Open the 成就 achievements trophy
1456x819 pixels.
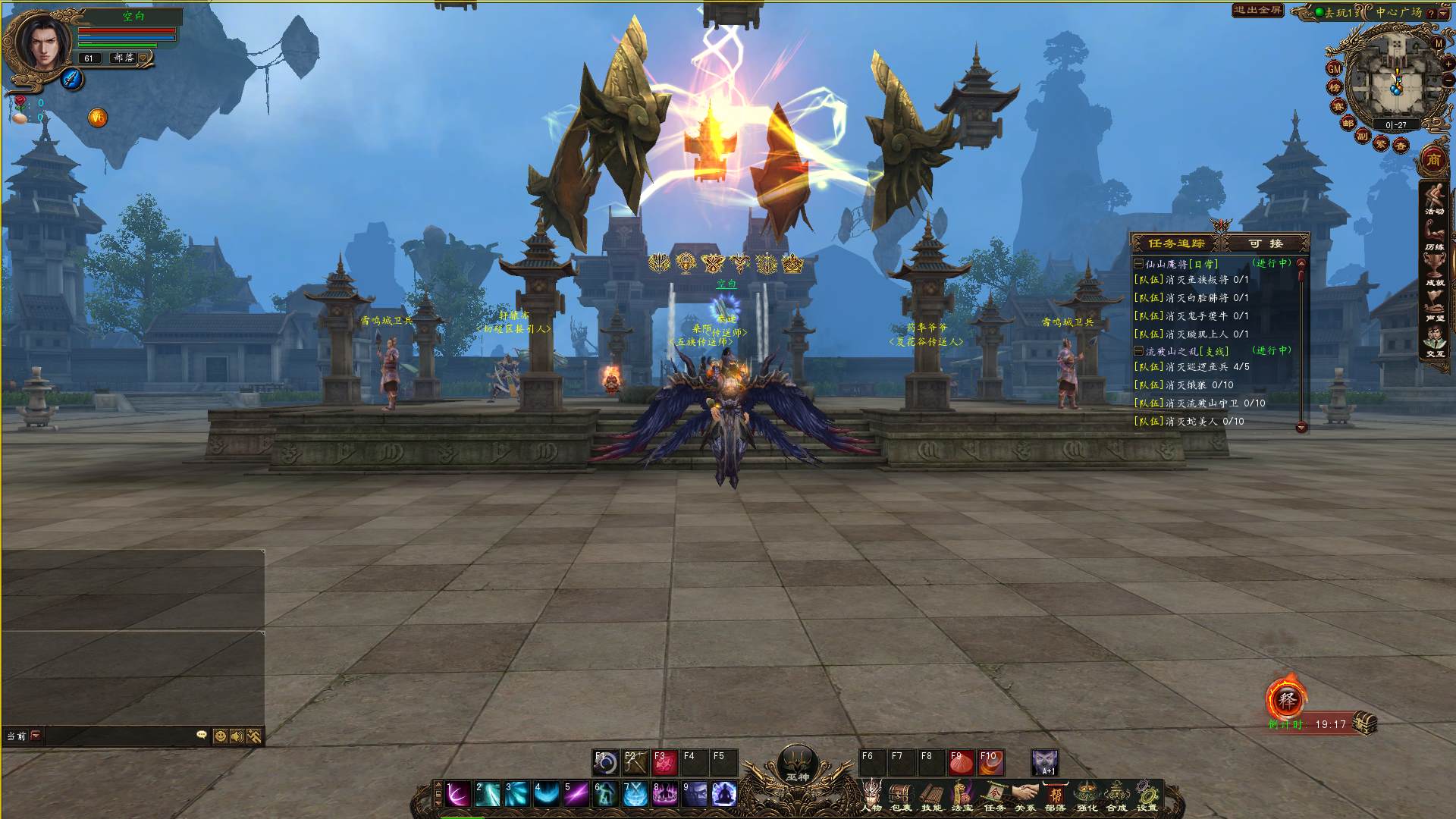(1434, 267)
